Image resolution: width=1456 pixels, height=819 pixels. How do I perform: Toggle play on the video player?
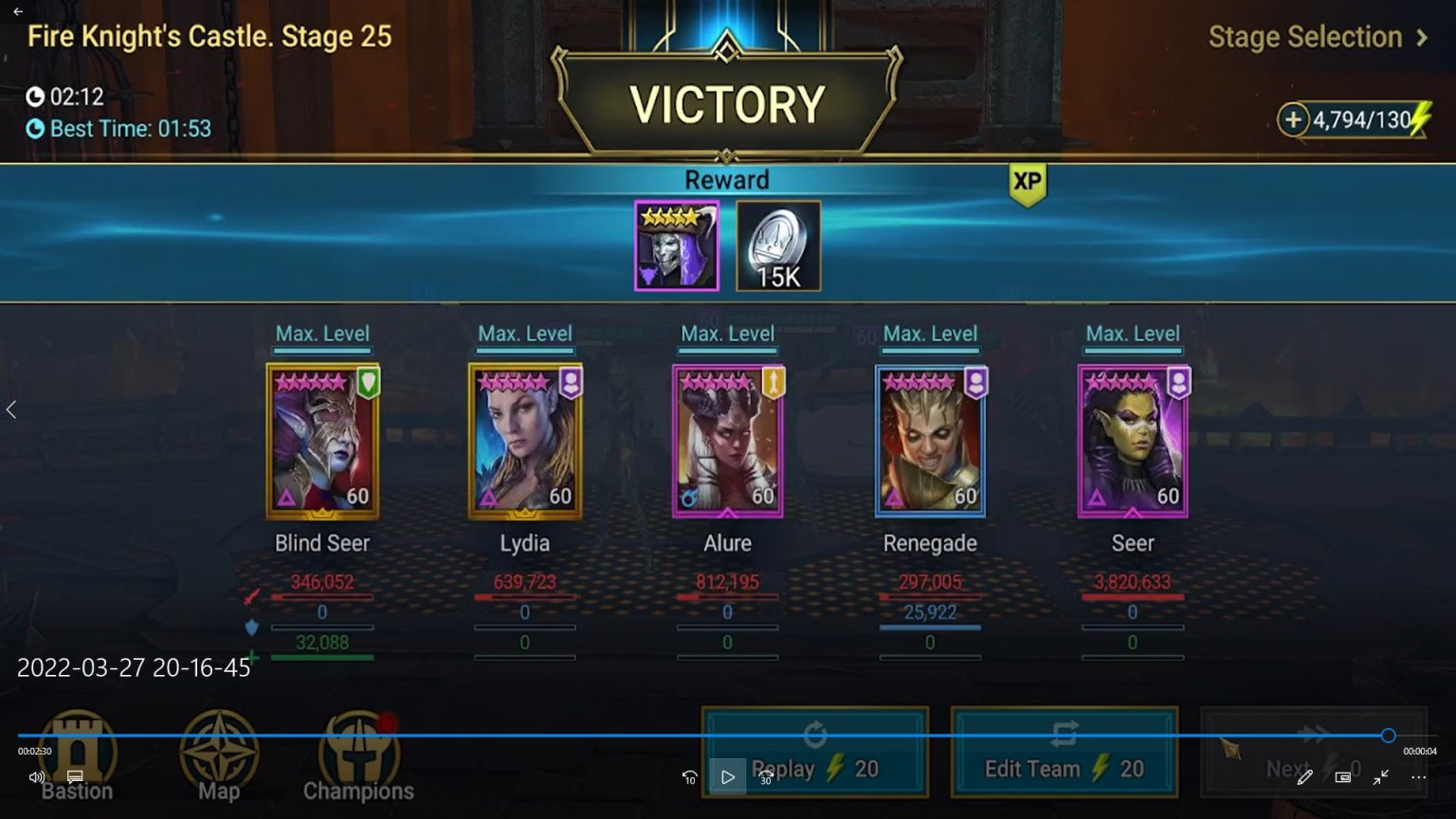pos(728,776)
